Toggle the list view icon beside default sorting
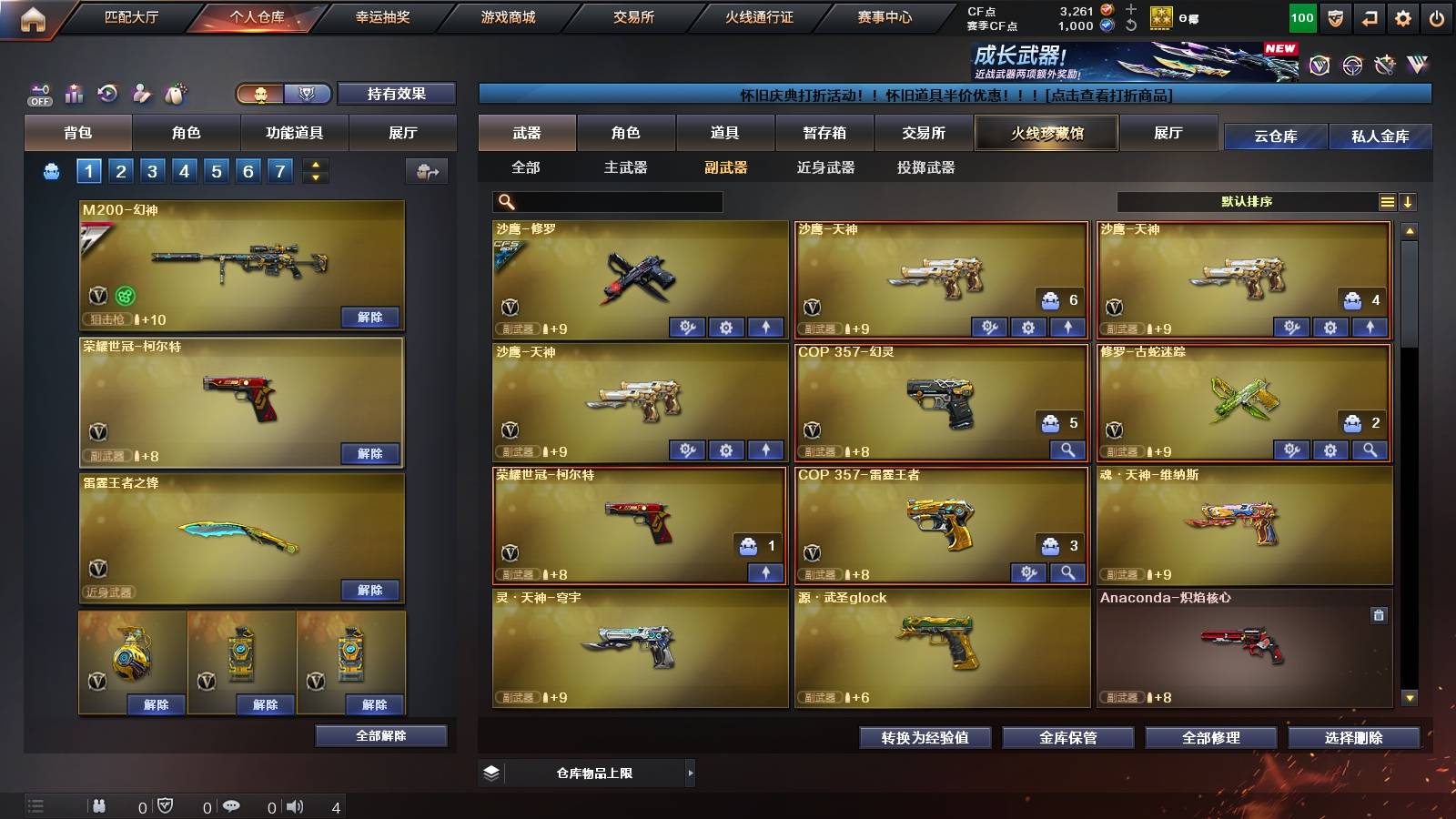 [x=1387, y=202]
